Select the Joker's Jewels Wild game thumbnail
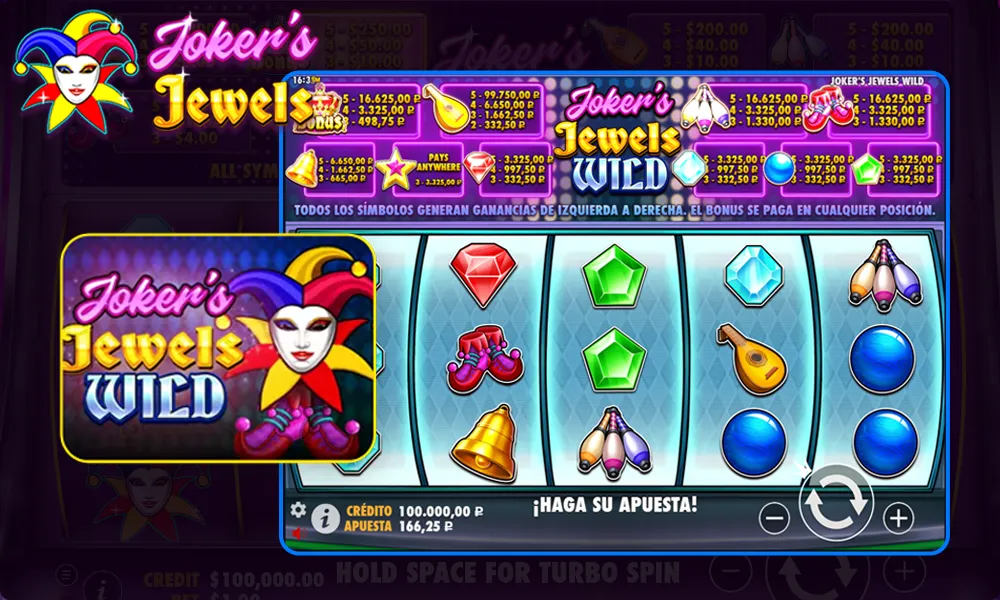Screen dimensions: 1000x600 pos(218,347)
